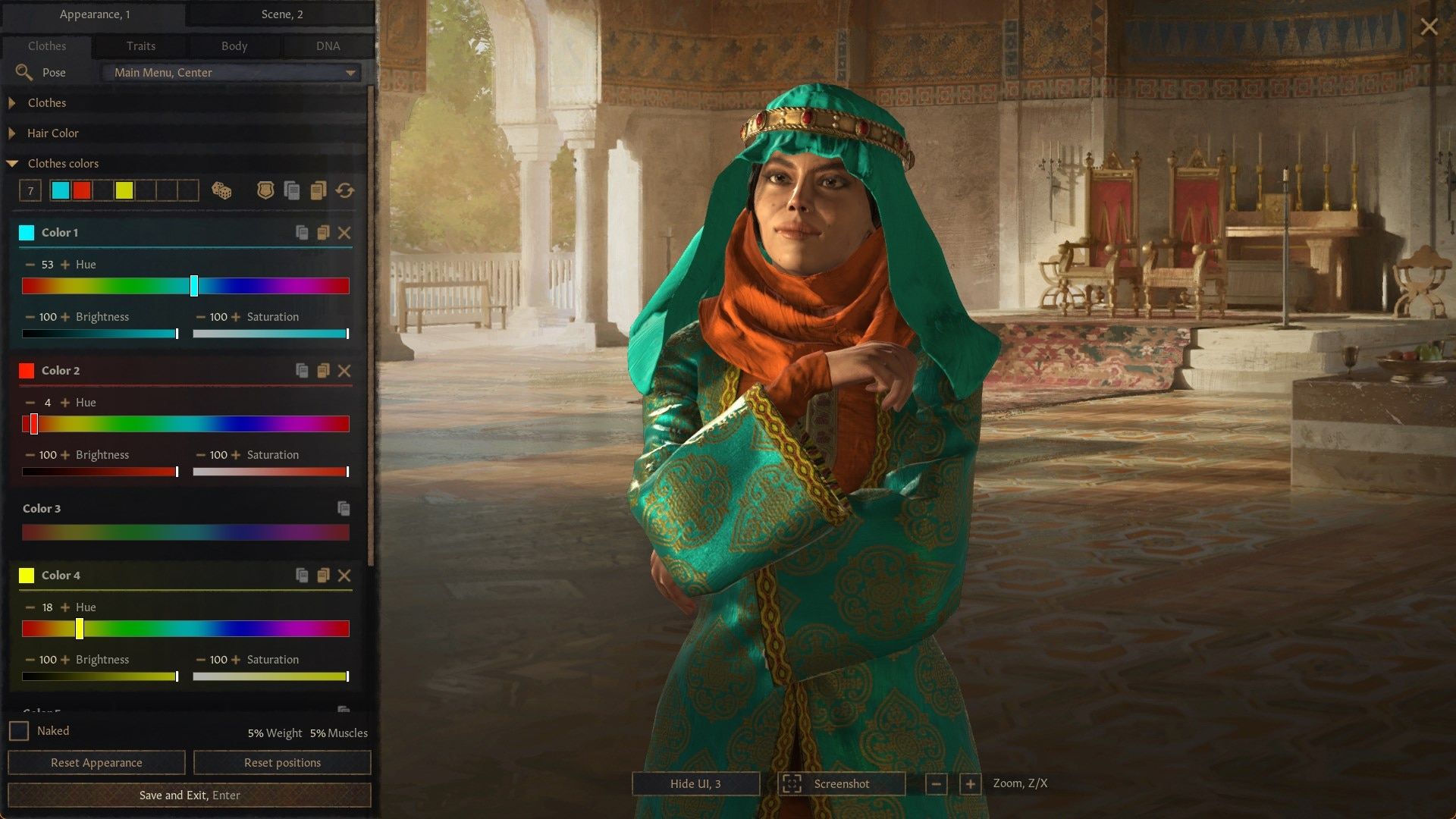1456x819 pixels.
Task: Expand the Clothes section
Action: tap(45, 102)
